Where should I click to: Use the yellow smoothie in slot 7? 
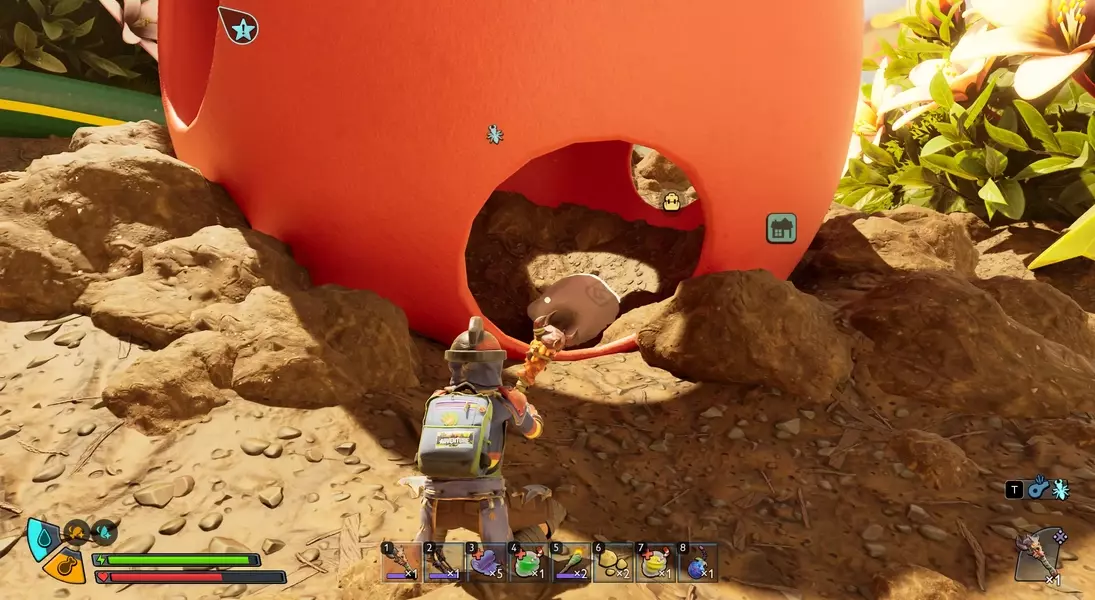pos(656,562)
